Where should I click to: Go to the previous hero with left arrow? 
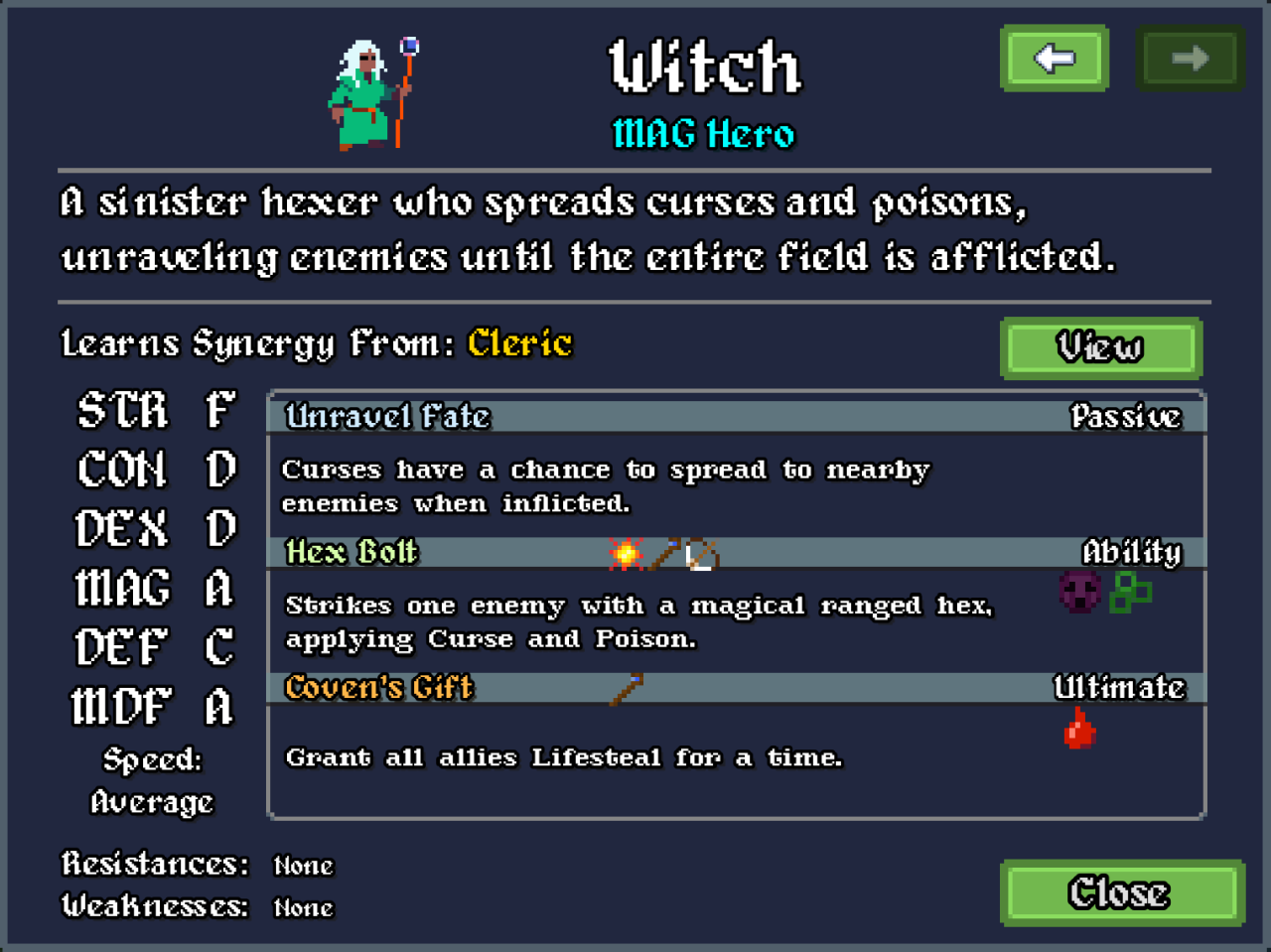(x=1054, y=59)
